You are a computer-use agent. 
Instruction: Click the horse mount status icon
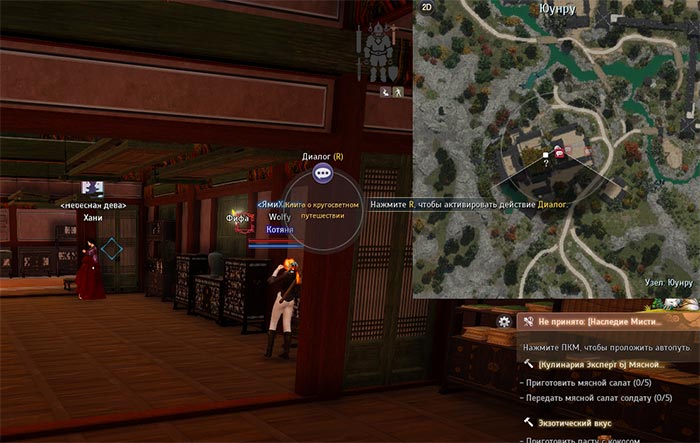click(384, 91)
